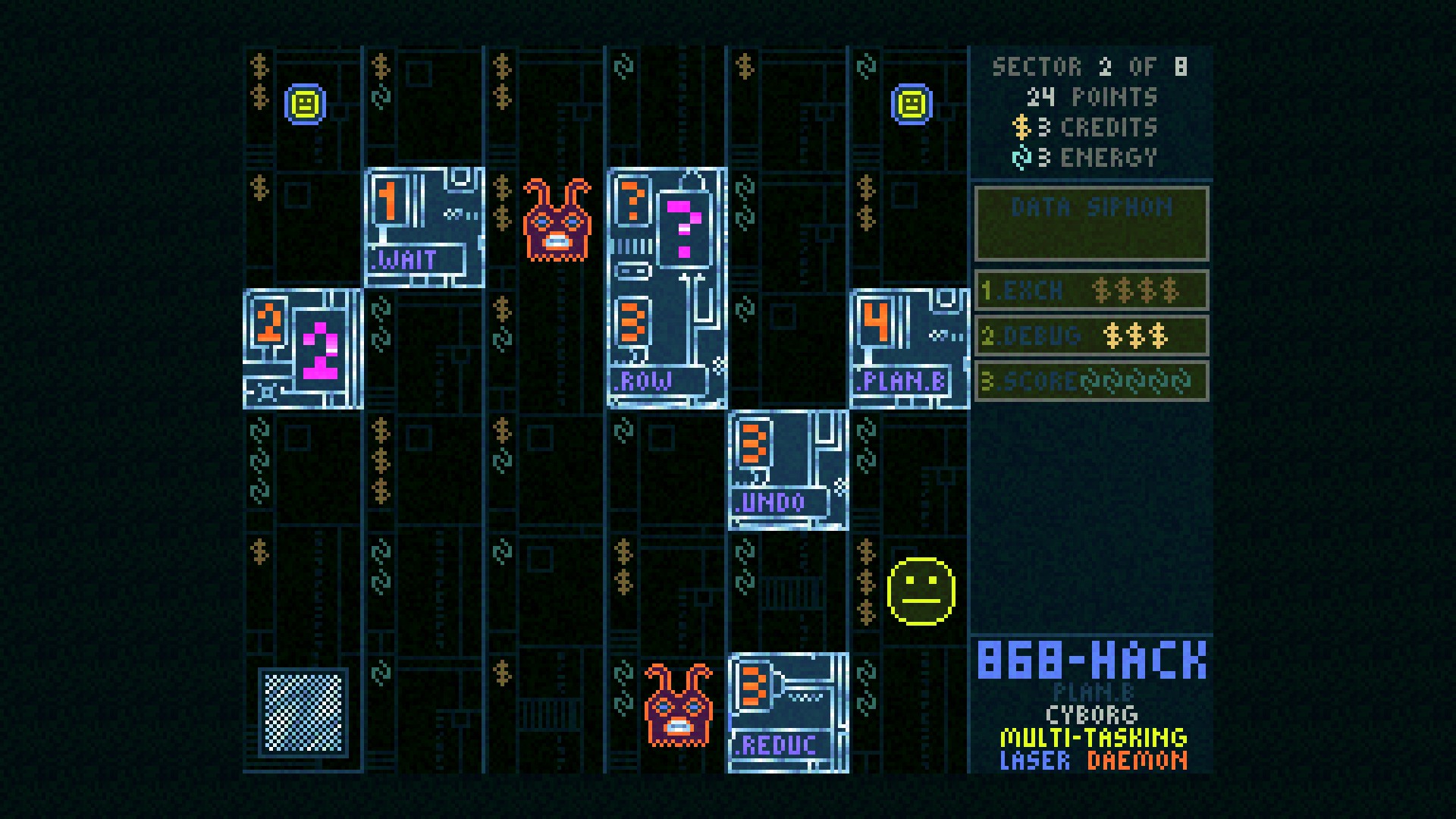This screenshot has height=819, width=1456.
Task: Choose the 1.EXCH siphon option
Action: coord(1092,290)
